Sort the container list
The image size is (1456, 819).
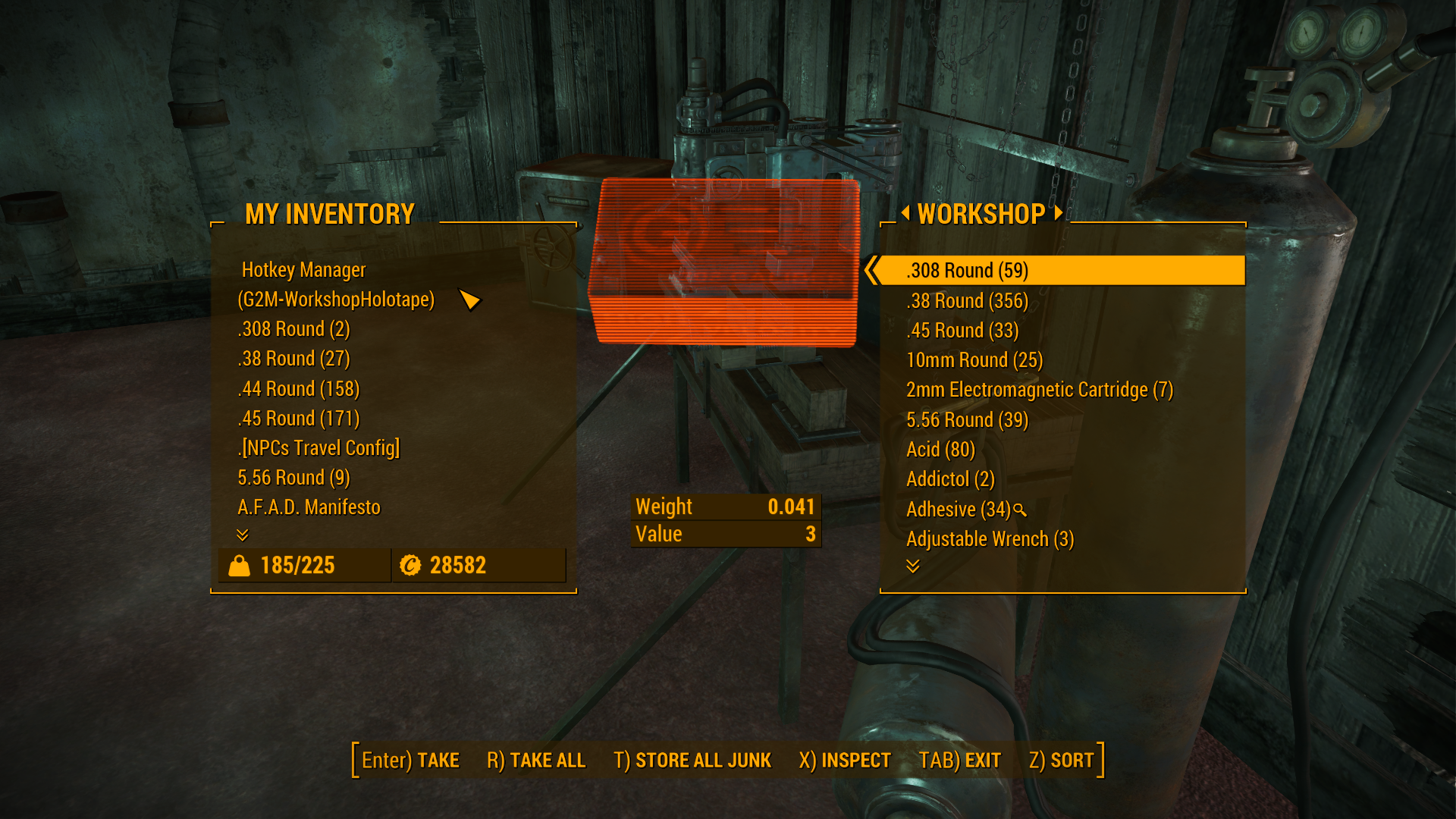click(x=1061, y=761)
